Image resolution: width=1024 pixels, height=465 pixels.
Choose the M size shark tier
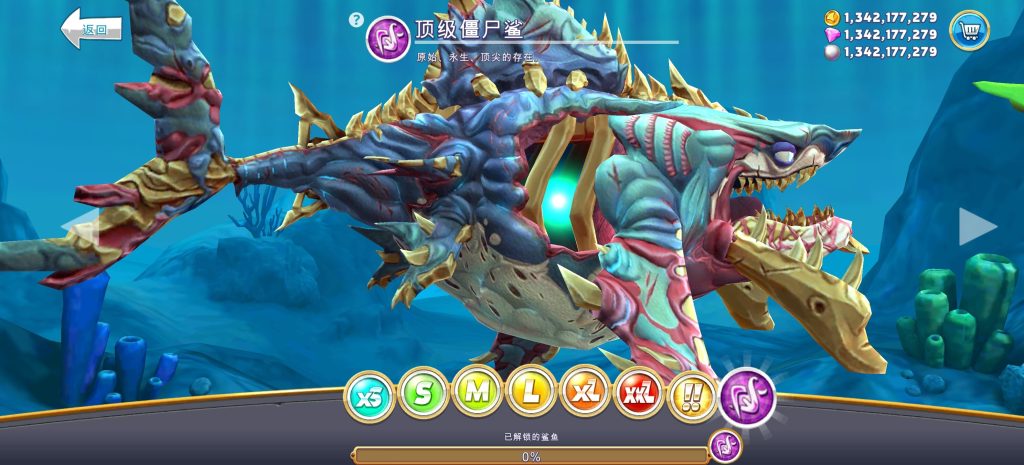pyautogui.click(x=477, y=393)
